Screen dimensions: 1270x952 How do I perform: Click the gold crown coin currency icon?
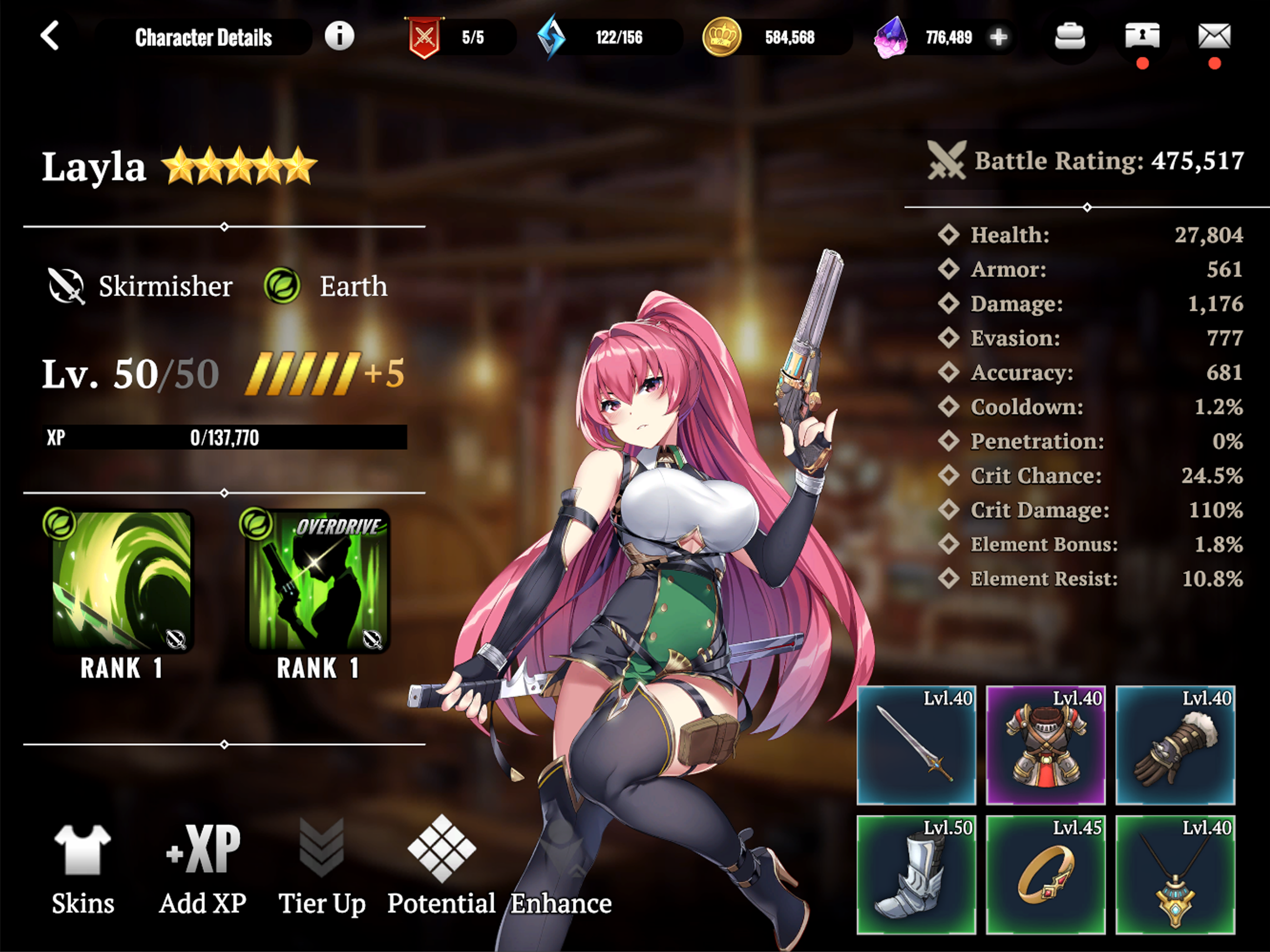721,37
